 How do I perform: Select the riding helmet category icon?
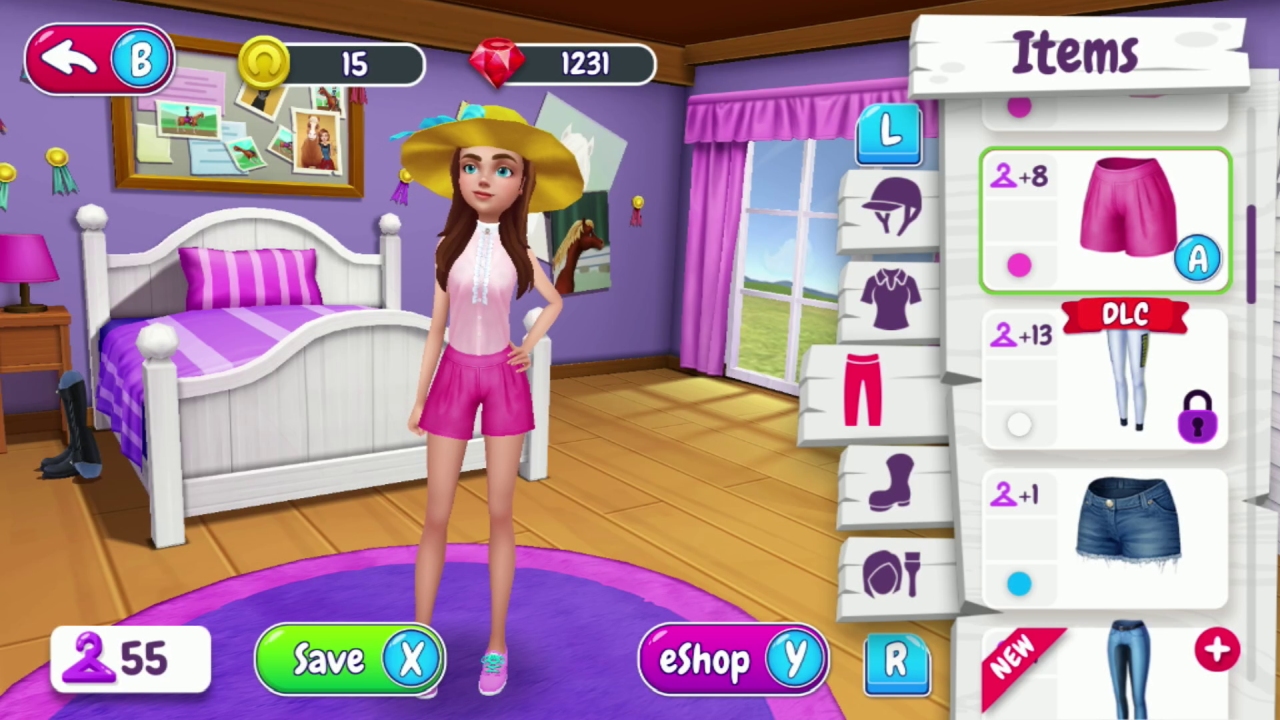[x=888, y=205]
